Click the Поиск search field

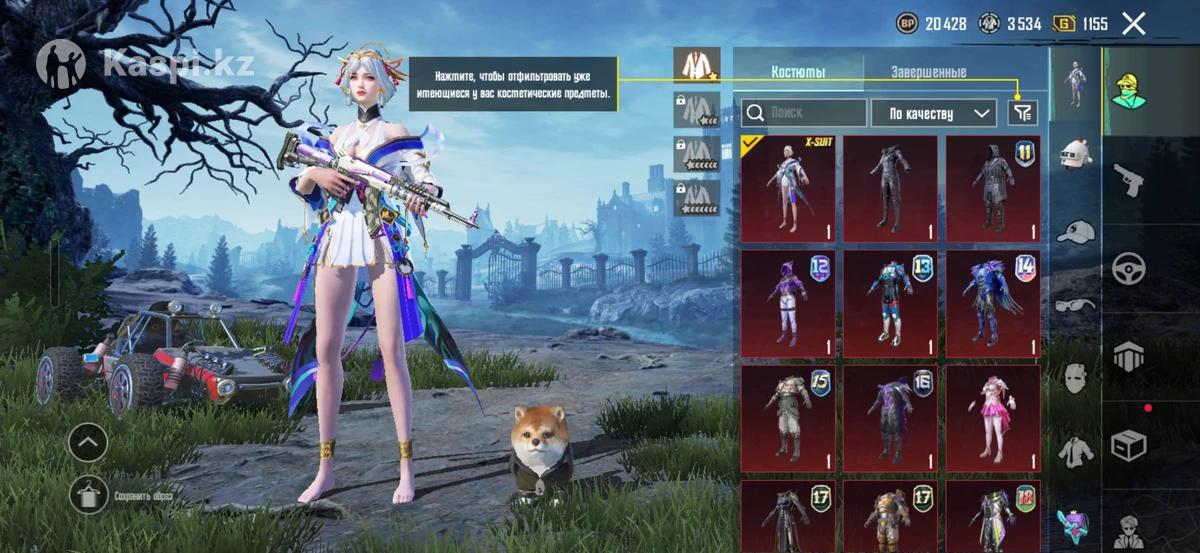pyautogui.click(x=805, y=113)
